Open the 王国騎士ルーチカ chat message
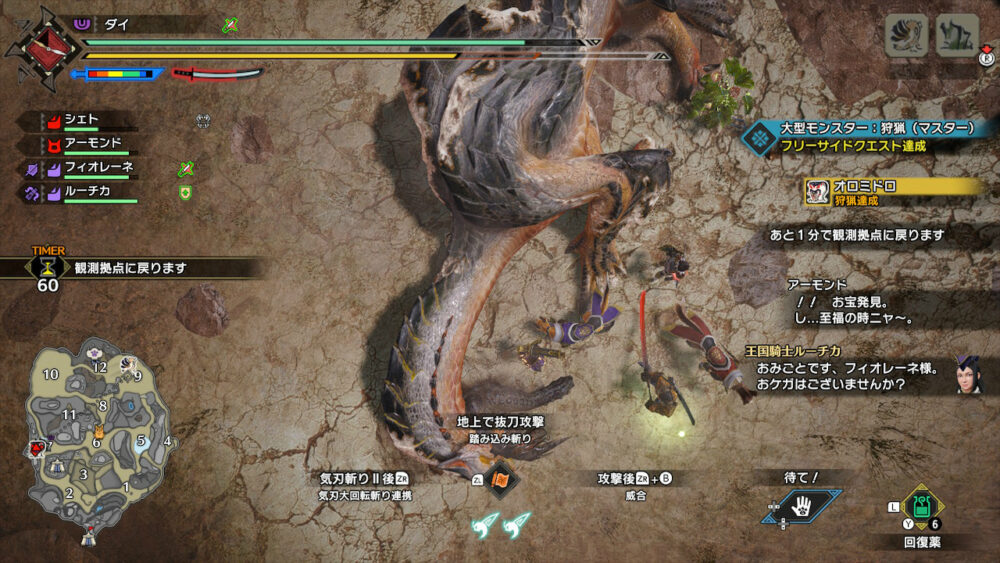 (x=850, y=369)
